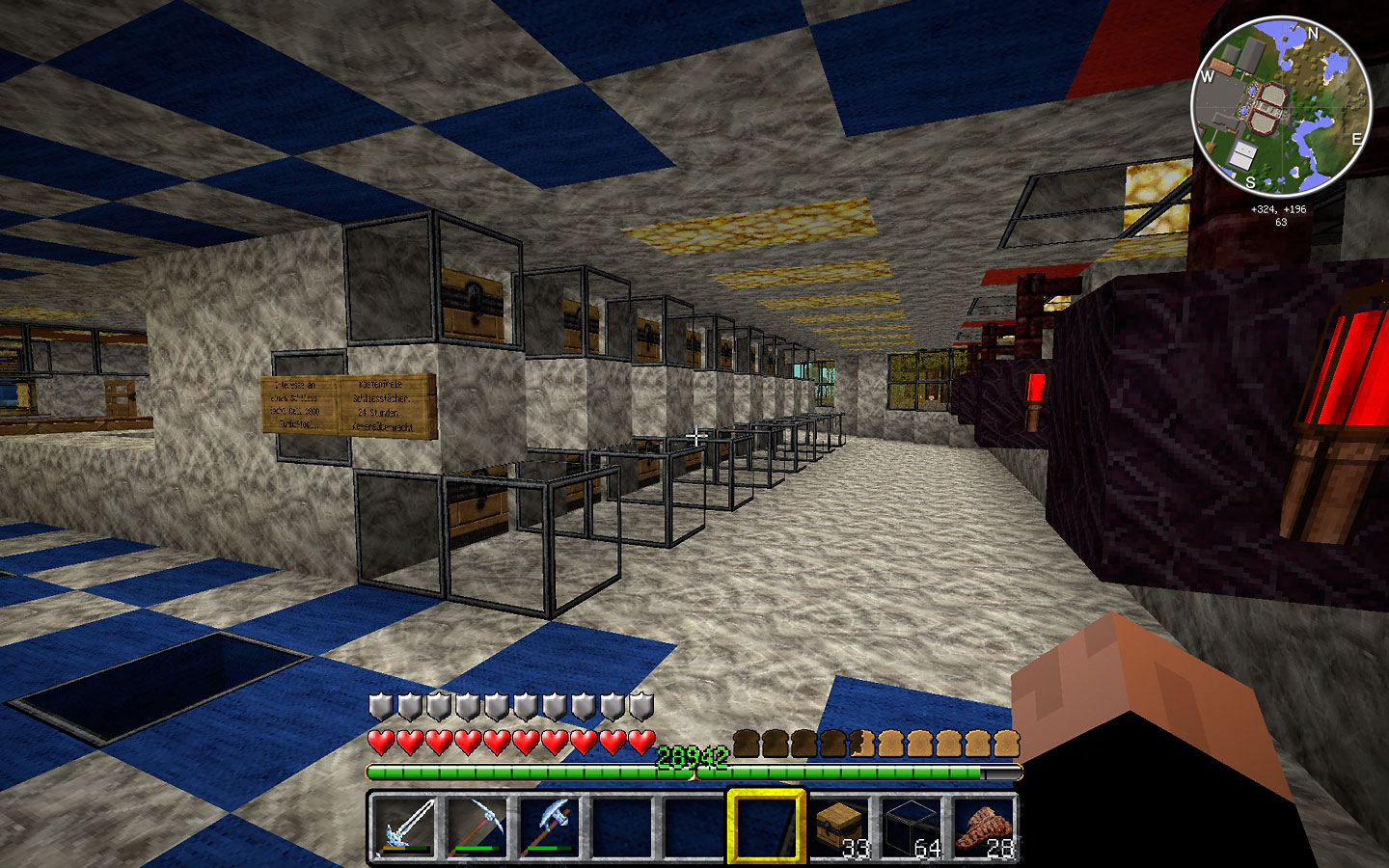The width and height of the screenshot is (1389, 868).
Task: Select the diamond pickaxe hotbar slot
Action: 477,827
